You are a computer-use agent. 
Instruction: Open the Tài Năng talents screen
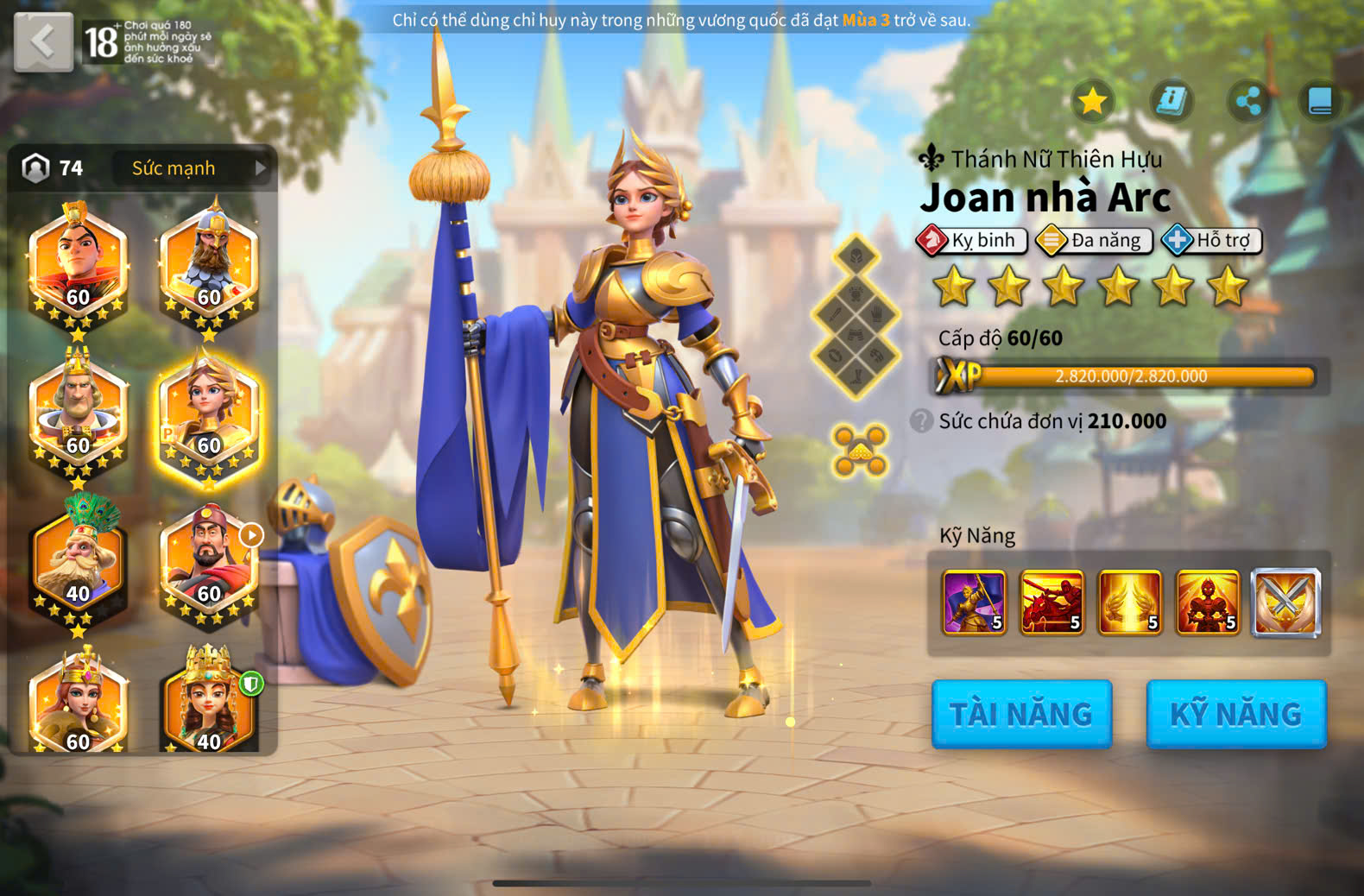click(x=1021, y=714)
